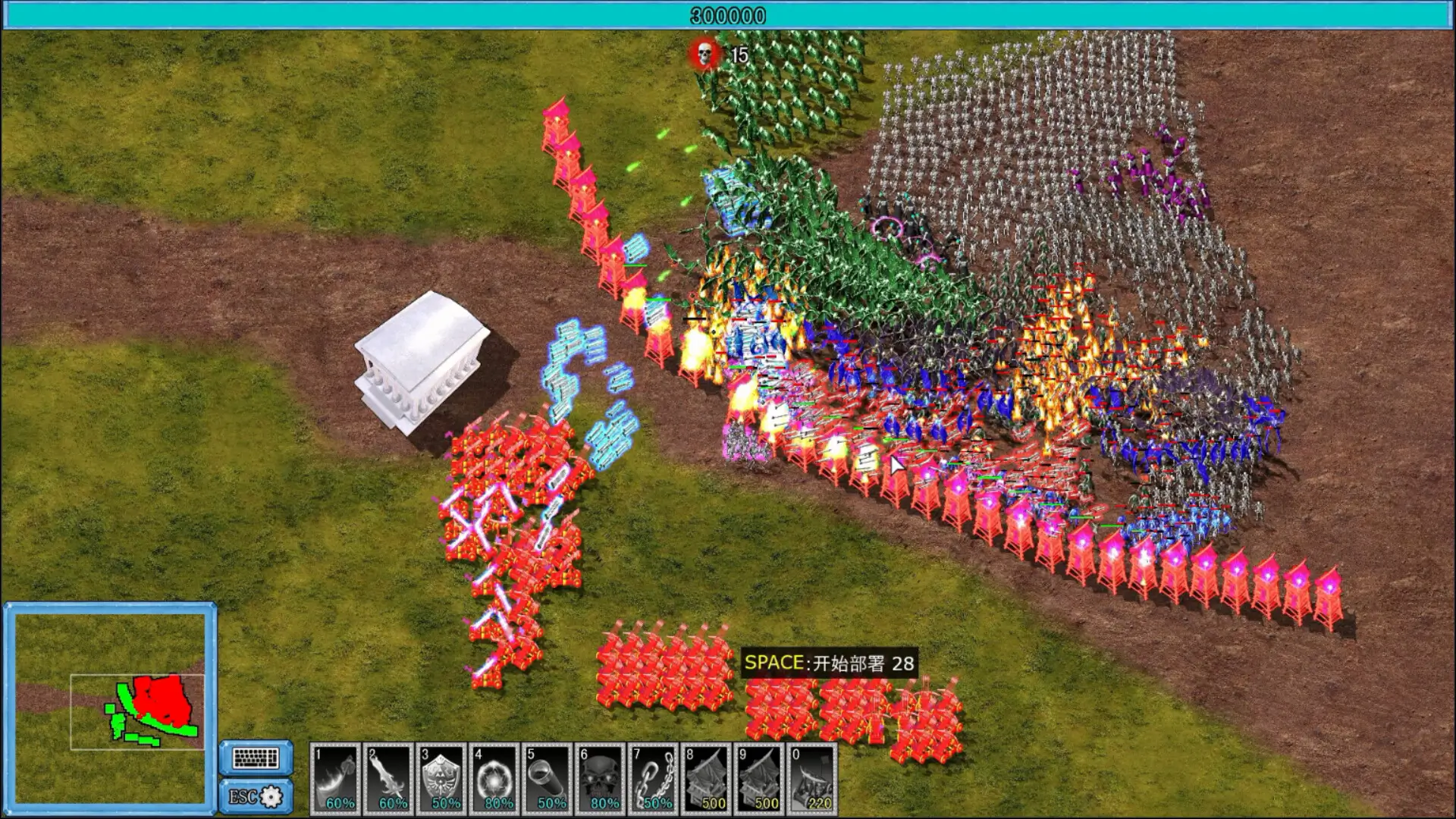Activate the flaming swing ability in slot 1
The width and height of the screenshot is (1456, 819).
tap(335, 779)
